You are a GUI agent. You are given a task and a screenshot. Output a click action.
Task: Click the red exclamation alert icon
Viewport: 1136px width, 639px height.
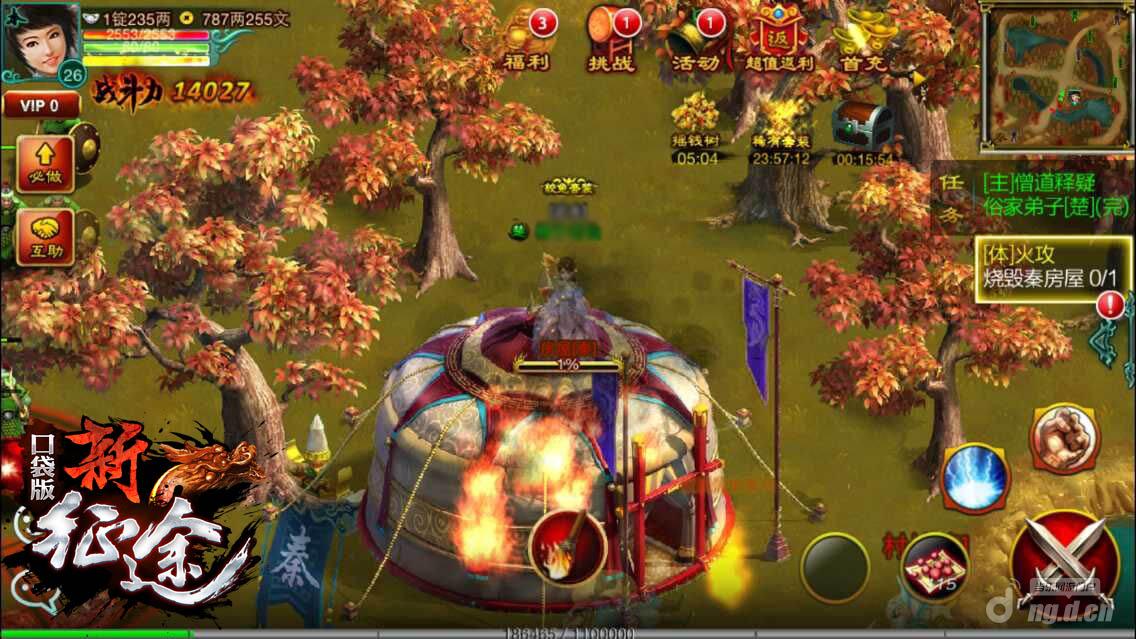coord(1110,306)
